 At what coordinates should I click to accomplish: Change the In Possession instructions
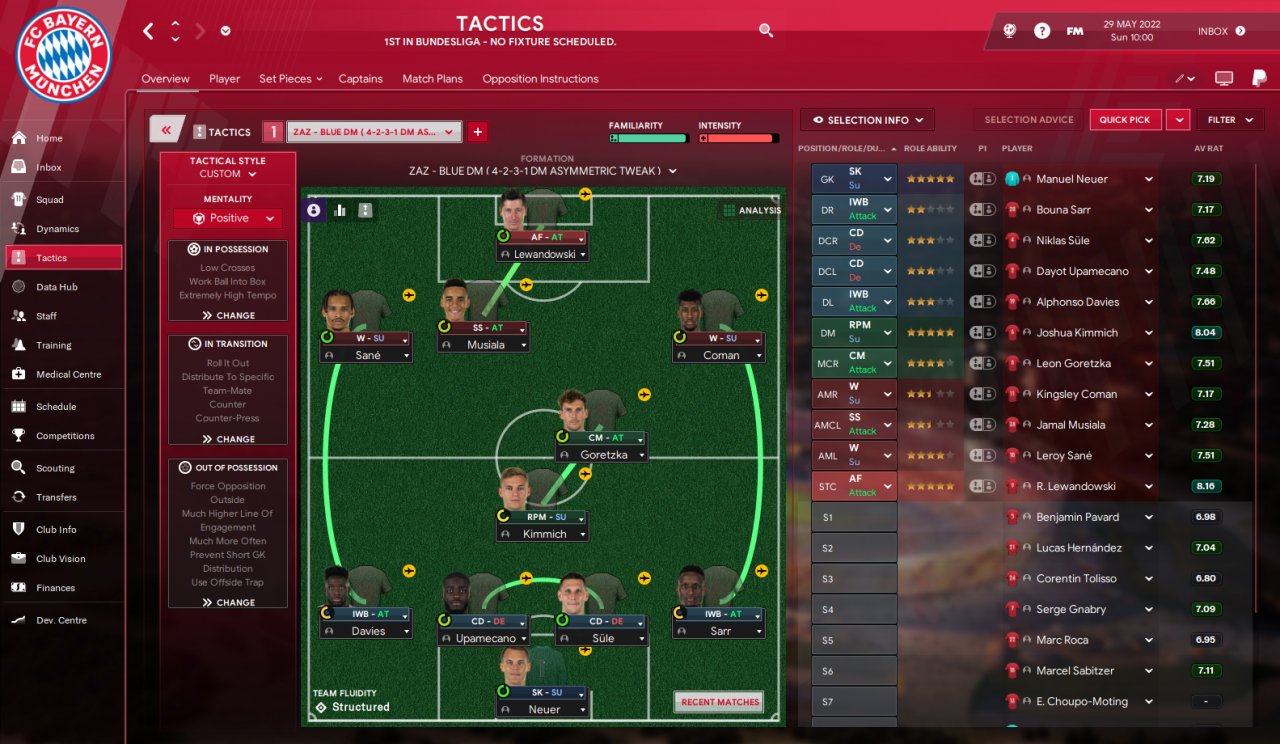pos(228,315)
